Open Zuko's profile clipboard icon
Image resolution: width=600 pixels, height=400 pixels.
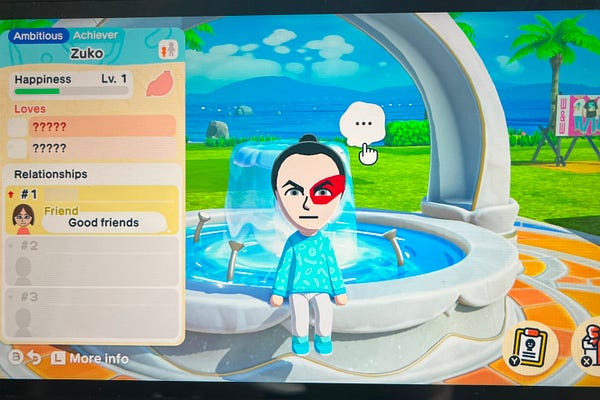tap(530, 346)
